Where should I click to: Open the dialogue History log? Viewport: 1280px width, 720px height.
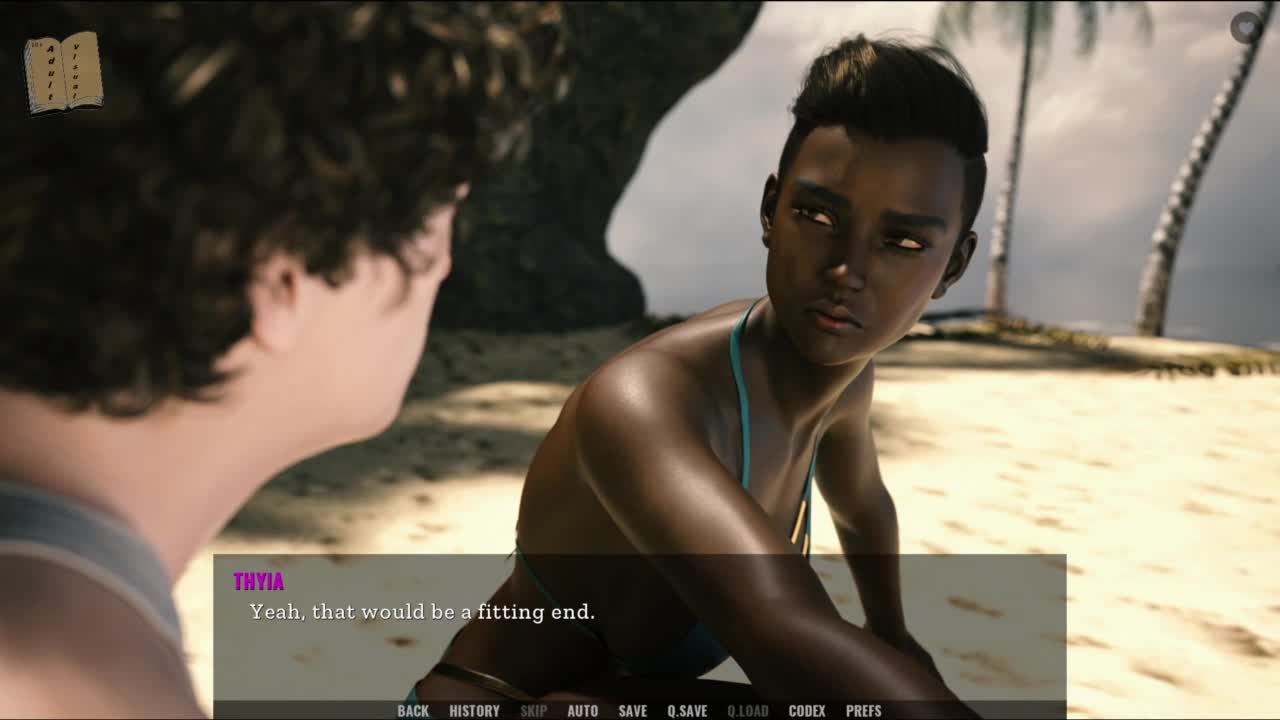[474, 711]
